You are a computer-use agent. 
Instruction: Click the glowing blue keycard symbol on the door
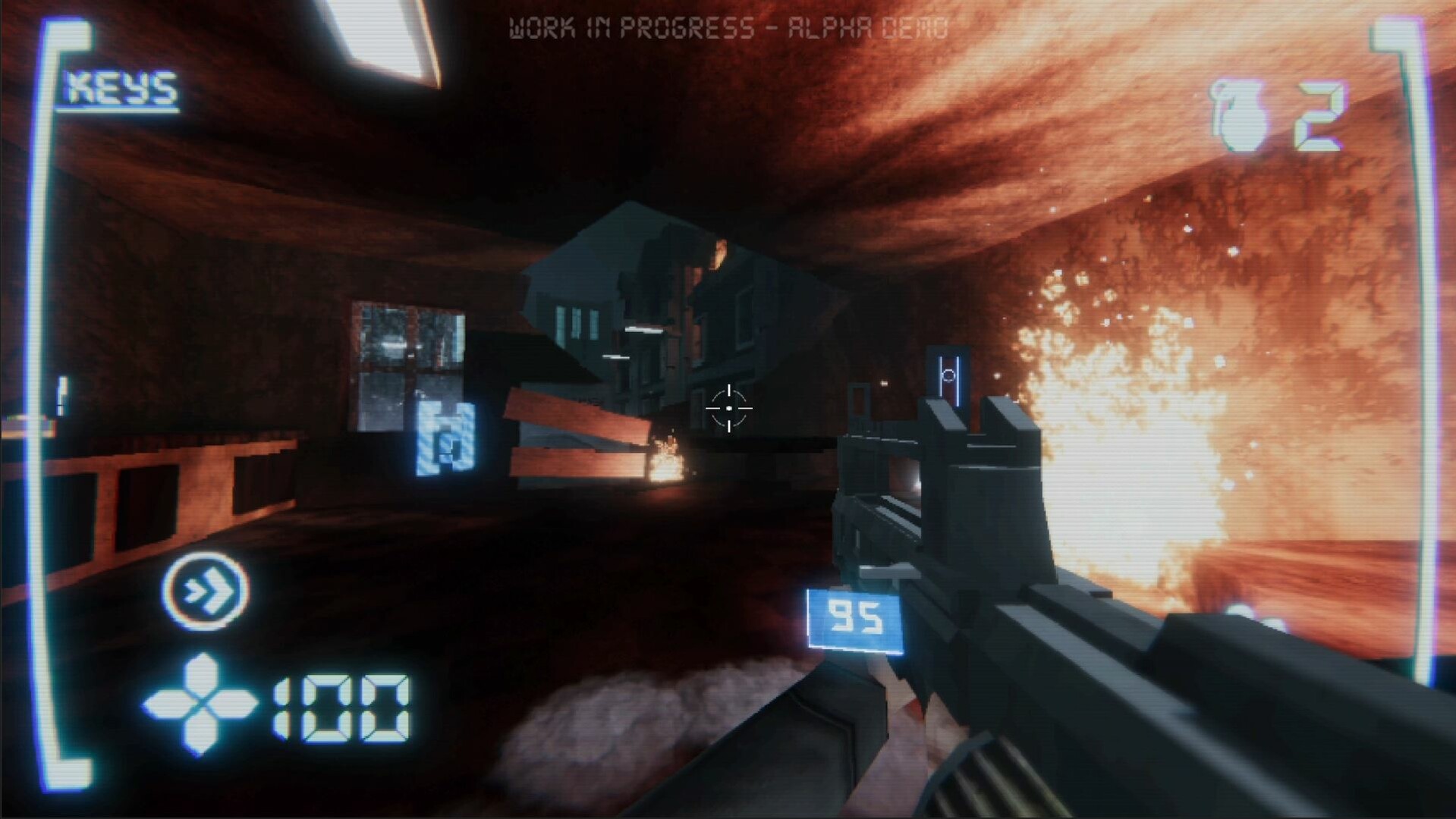(x=951, y=375)
